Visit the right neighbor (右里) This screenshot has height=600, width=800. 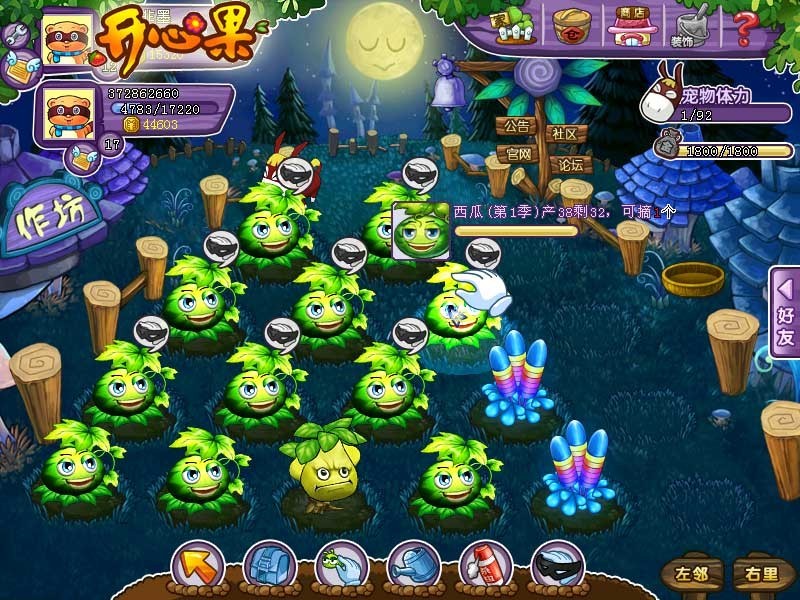[756, 574]
